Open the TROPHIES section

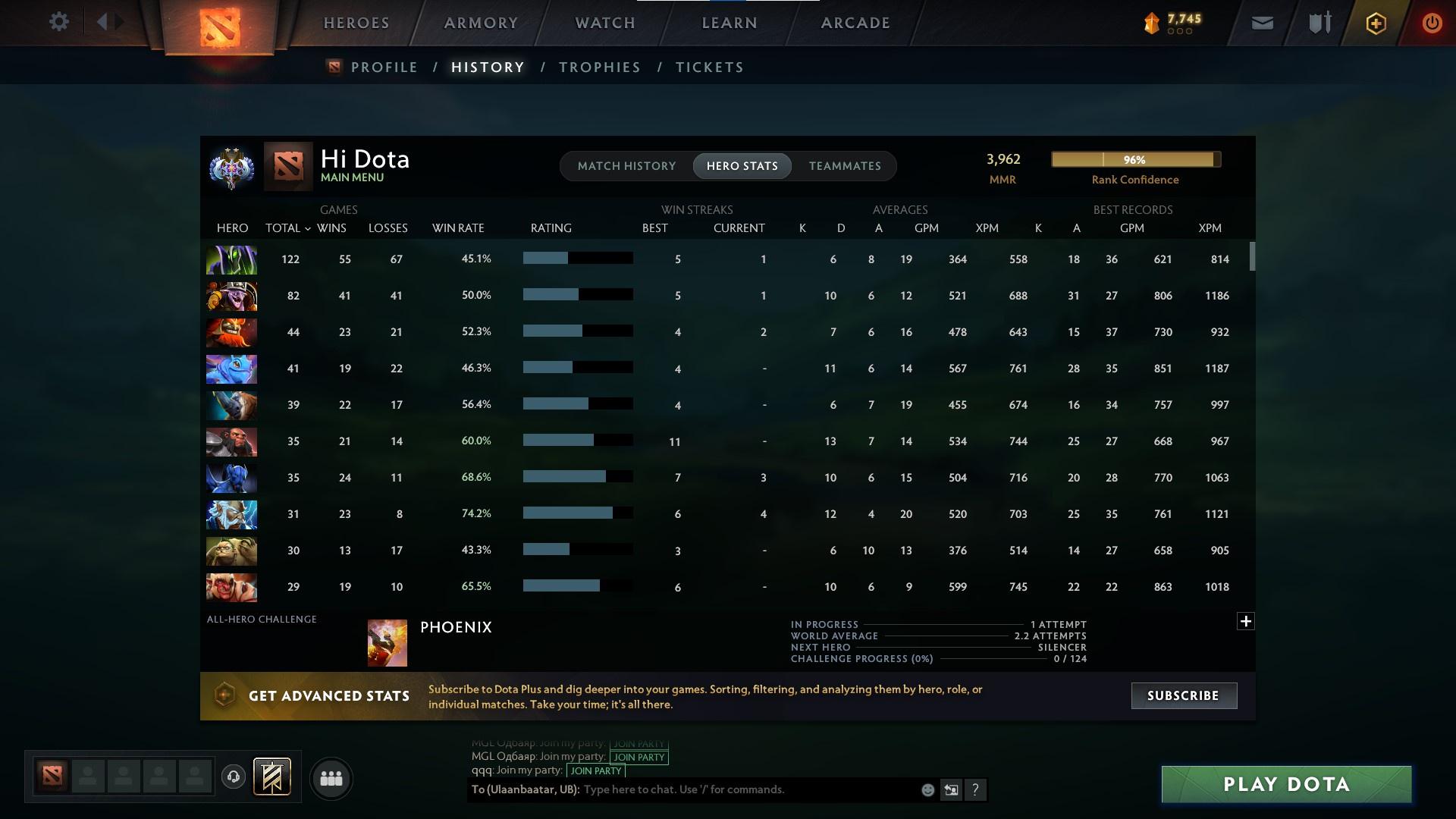point(599,67)
